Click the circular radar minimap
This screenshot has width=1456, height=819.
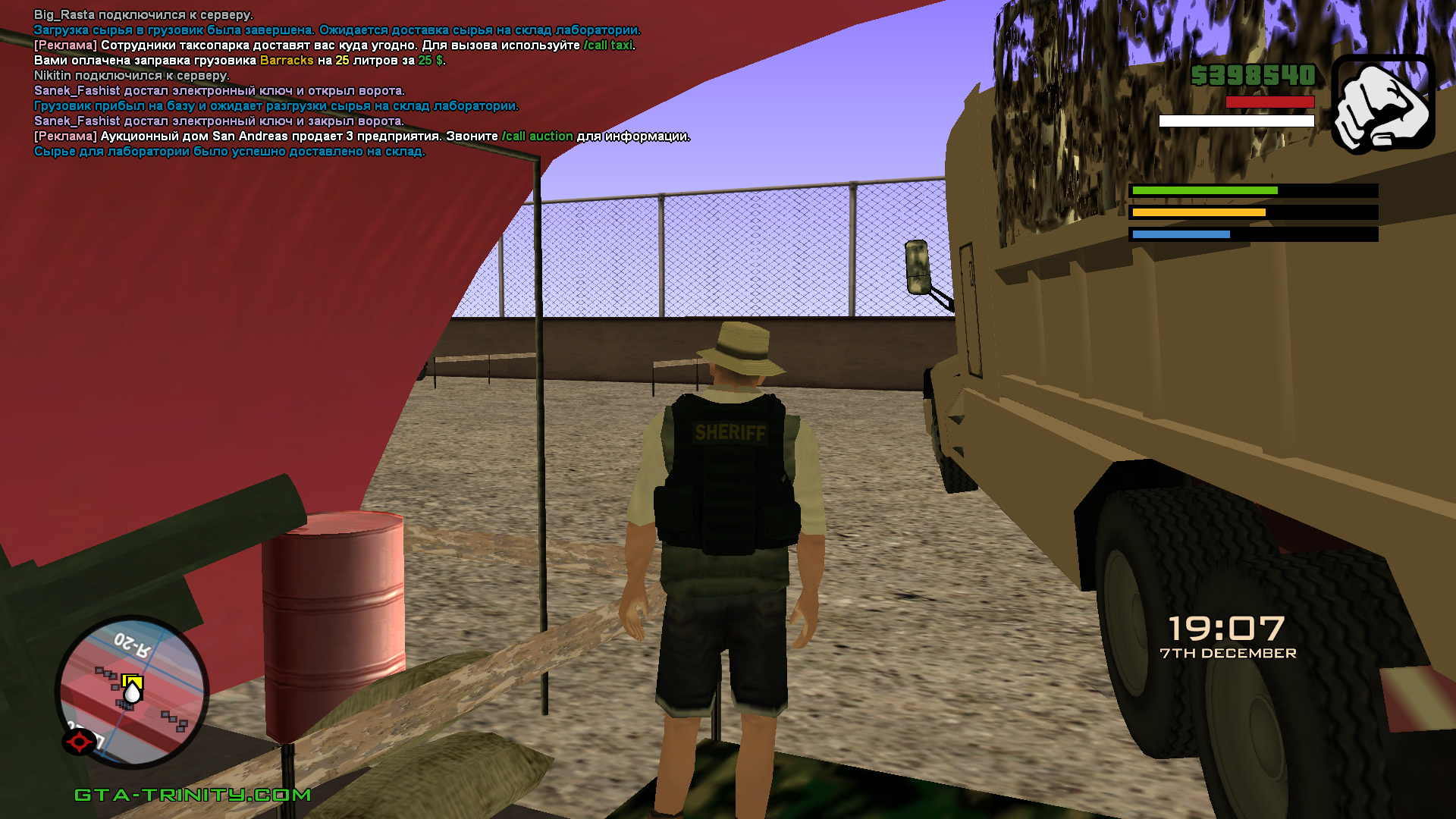133,692
